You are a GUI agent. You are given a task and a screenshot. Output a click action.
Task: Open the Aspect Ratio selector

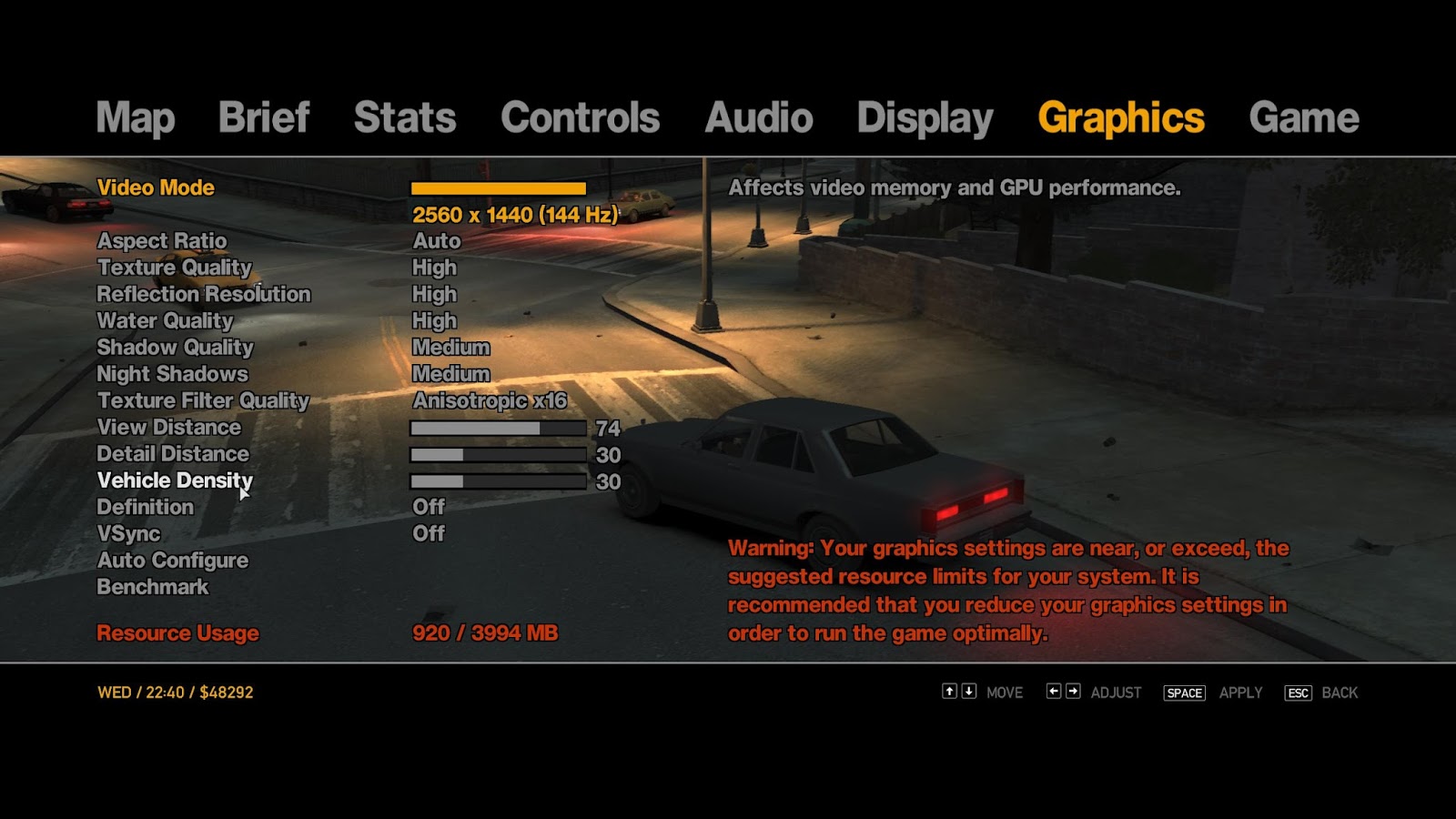436,241
